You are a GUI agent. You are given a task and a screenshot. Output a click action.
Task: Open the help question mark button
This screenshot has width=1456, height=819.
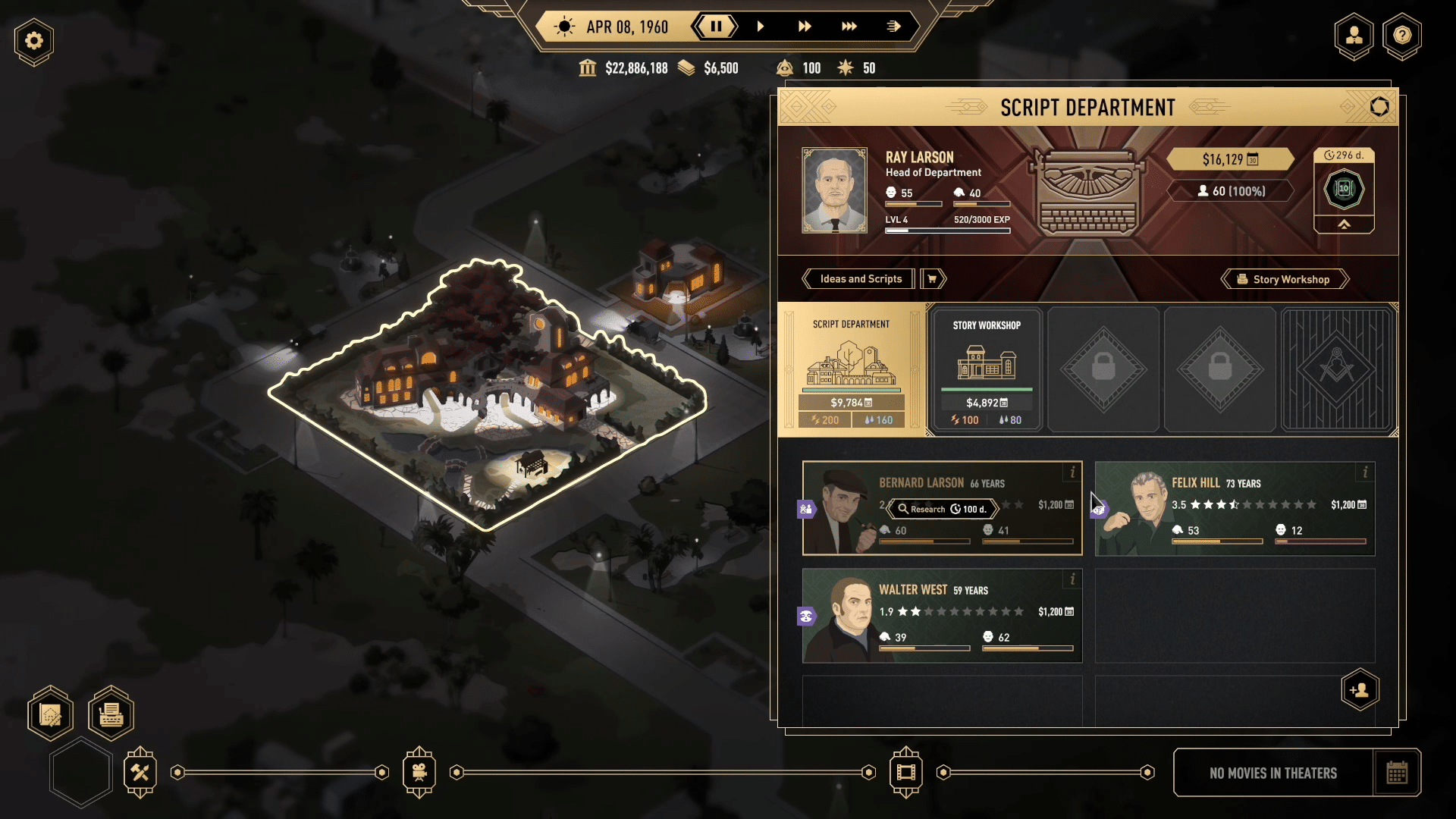coord(1402,36)
